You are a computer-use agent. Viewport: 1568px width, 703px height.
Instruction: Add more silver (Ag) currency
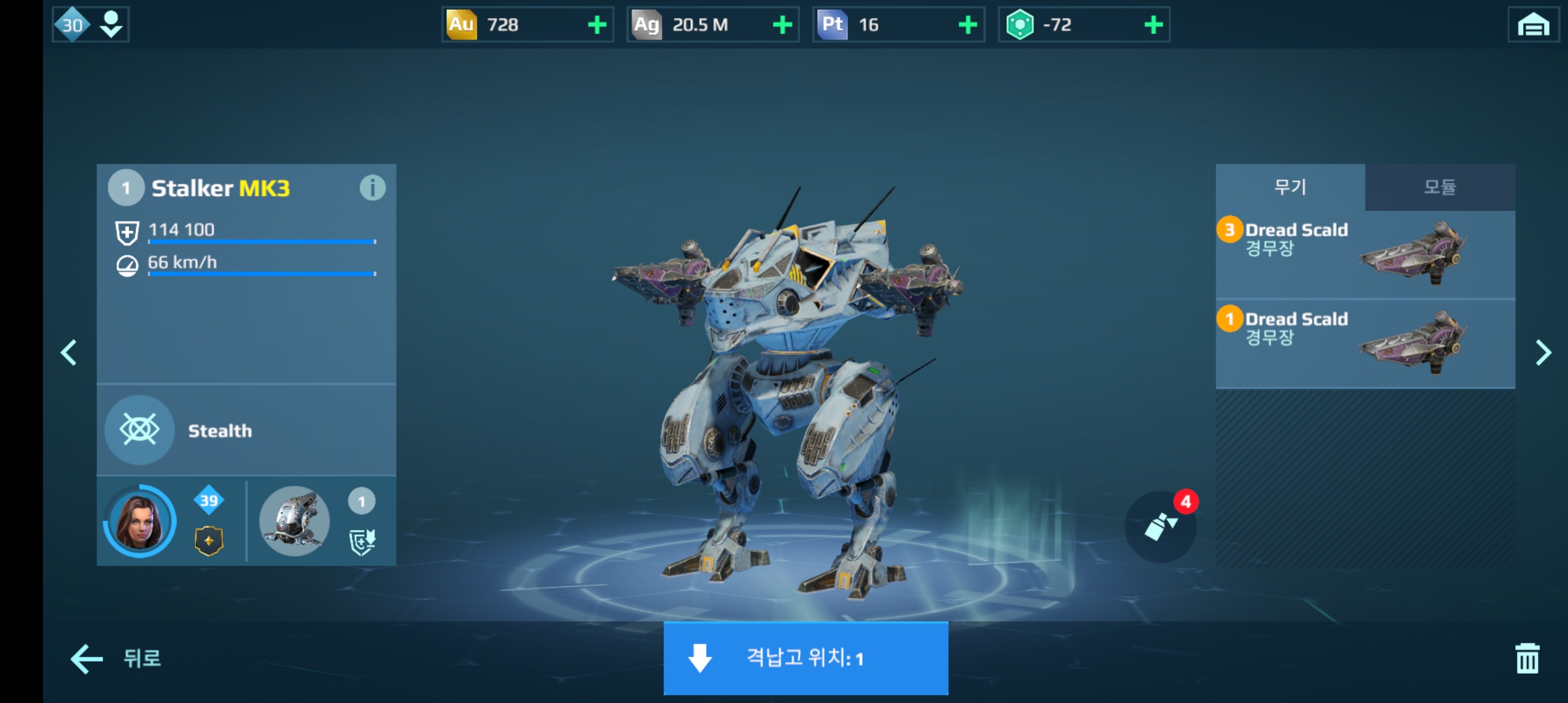coord(782,25)
